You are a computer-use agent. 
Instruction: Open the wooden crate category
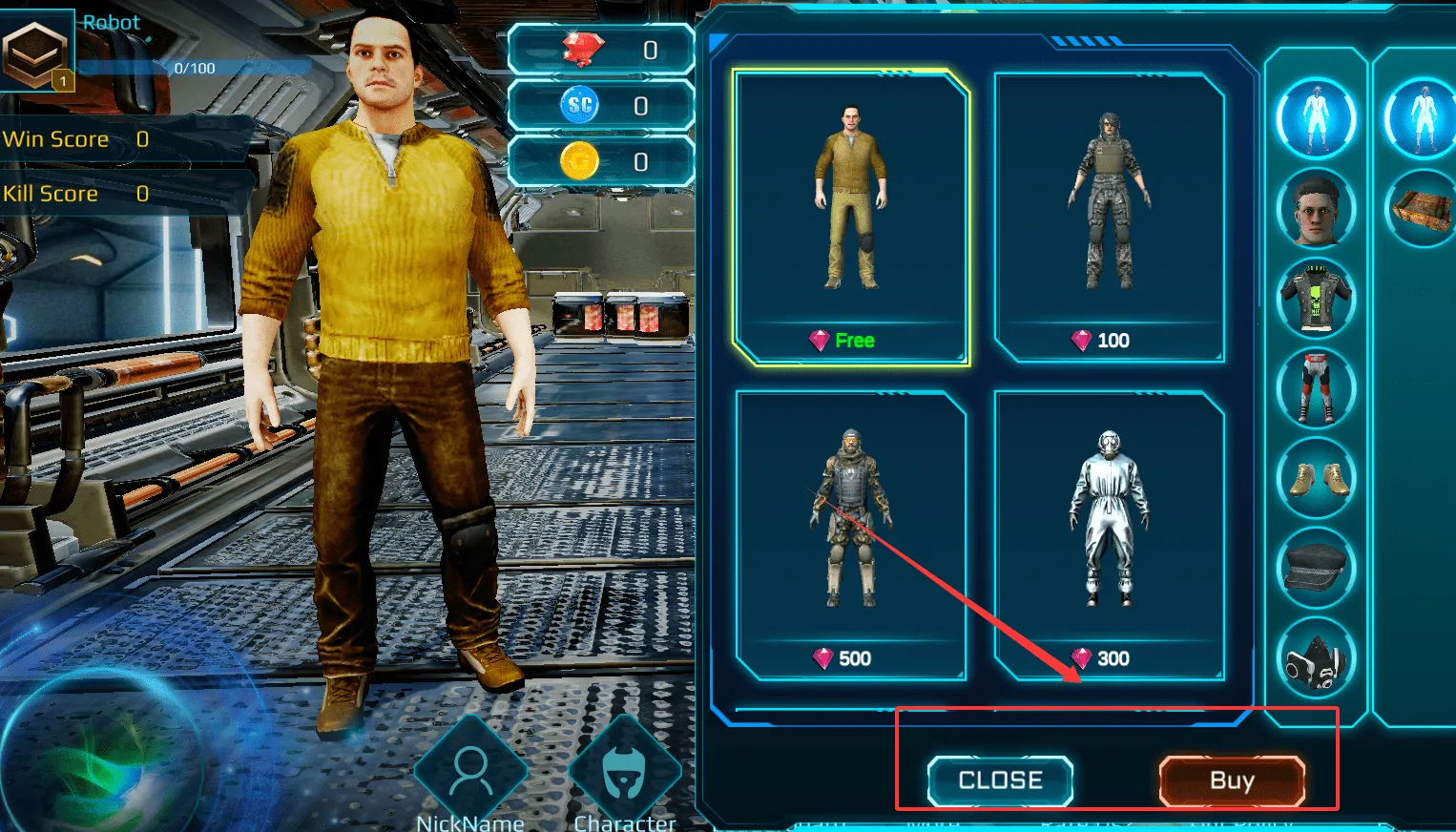1422,209
